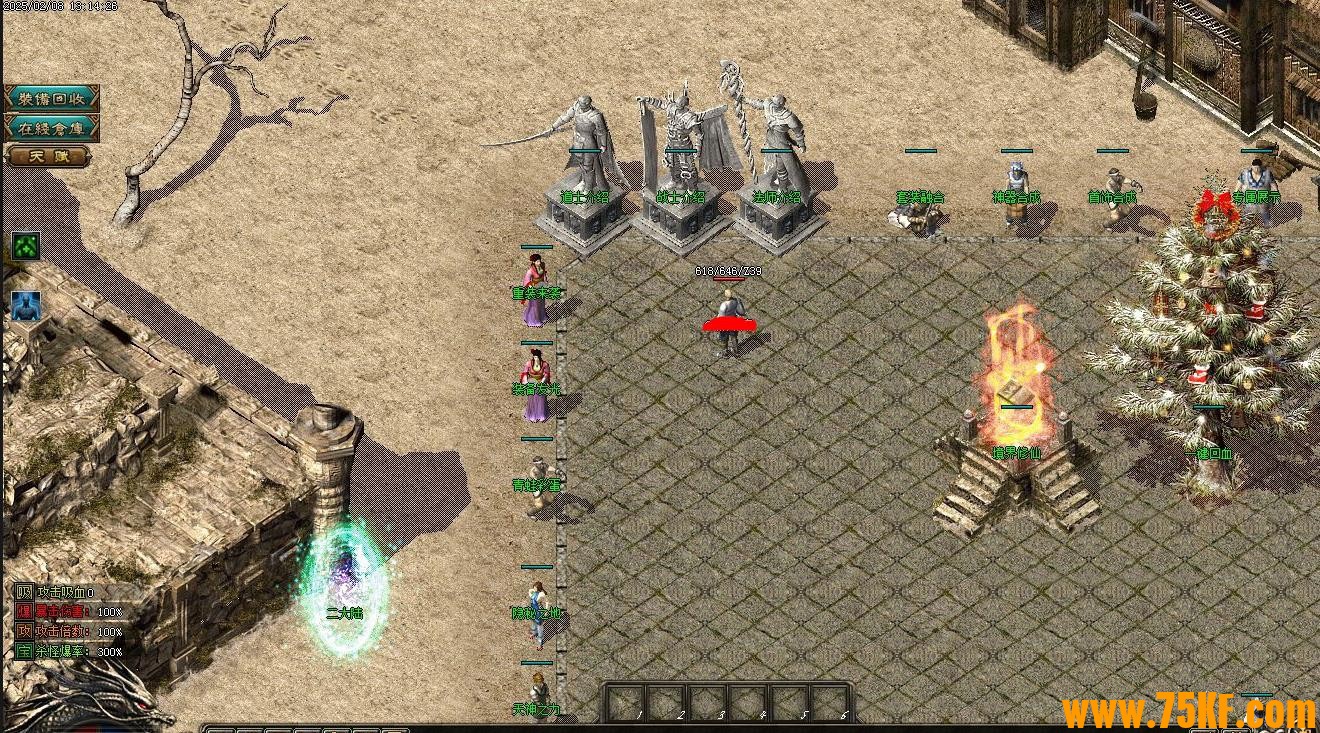1320x733 pixels.
Task: Open the 天赋 talent panel
Action: pos(47,156)
